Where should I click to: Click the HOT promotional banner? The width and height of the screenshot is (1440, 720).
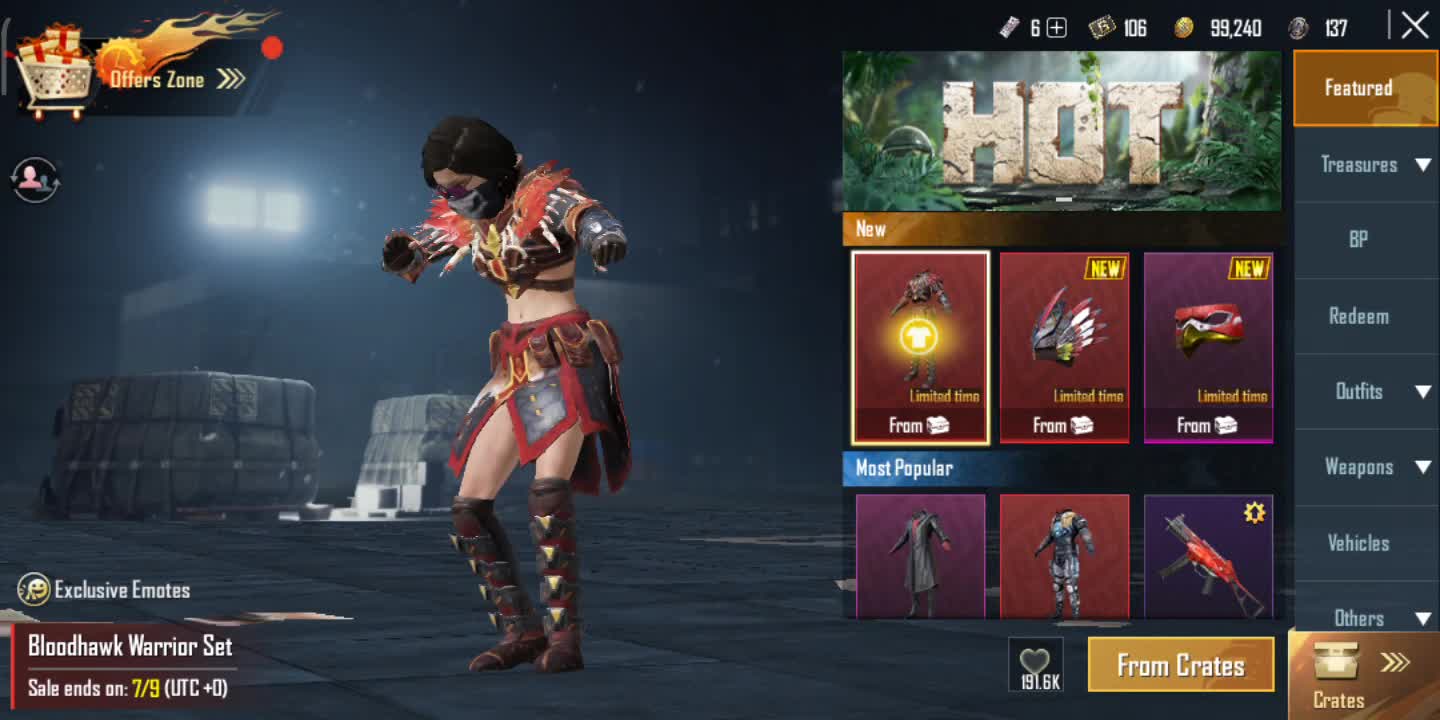pyautogui.click(x=1061, y=131)
